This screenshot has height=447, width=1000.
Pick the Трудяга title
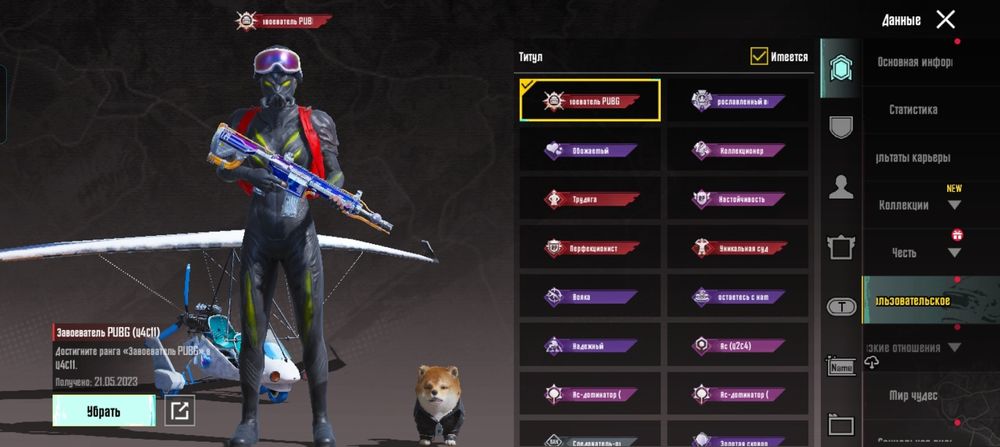tap(590, 198)
